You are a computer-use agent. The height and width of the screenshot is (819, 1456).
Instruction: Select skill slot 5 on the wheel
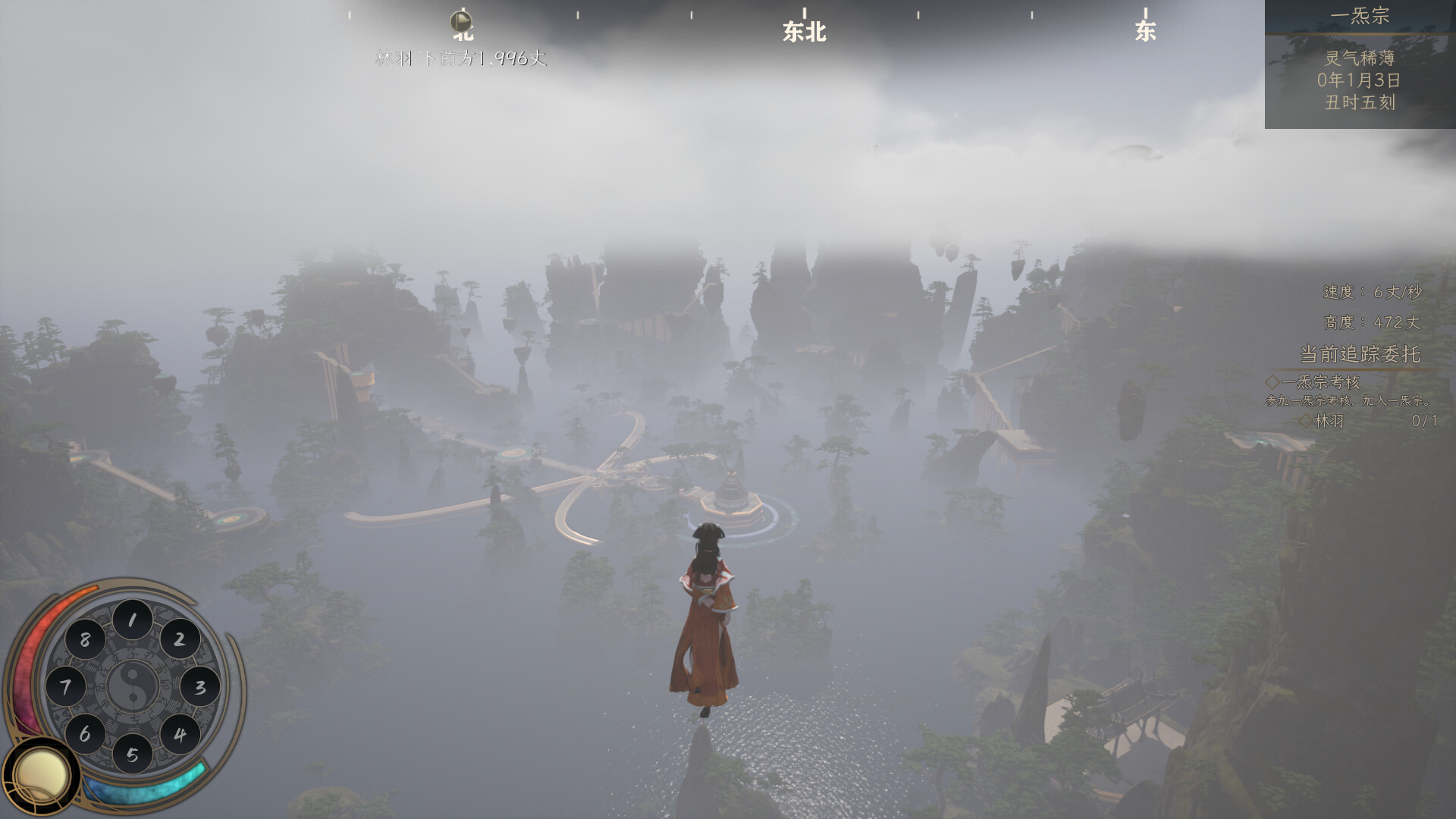click(x=133, y=755)
